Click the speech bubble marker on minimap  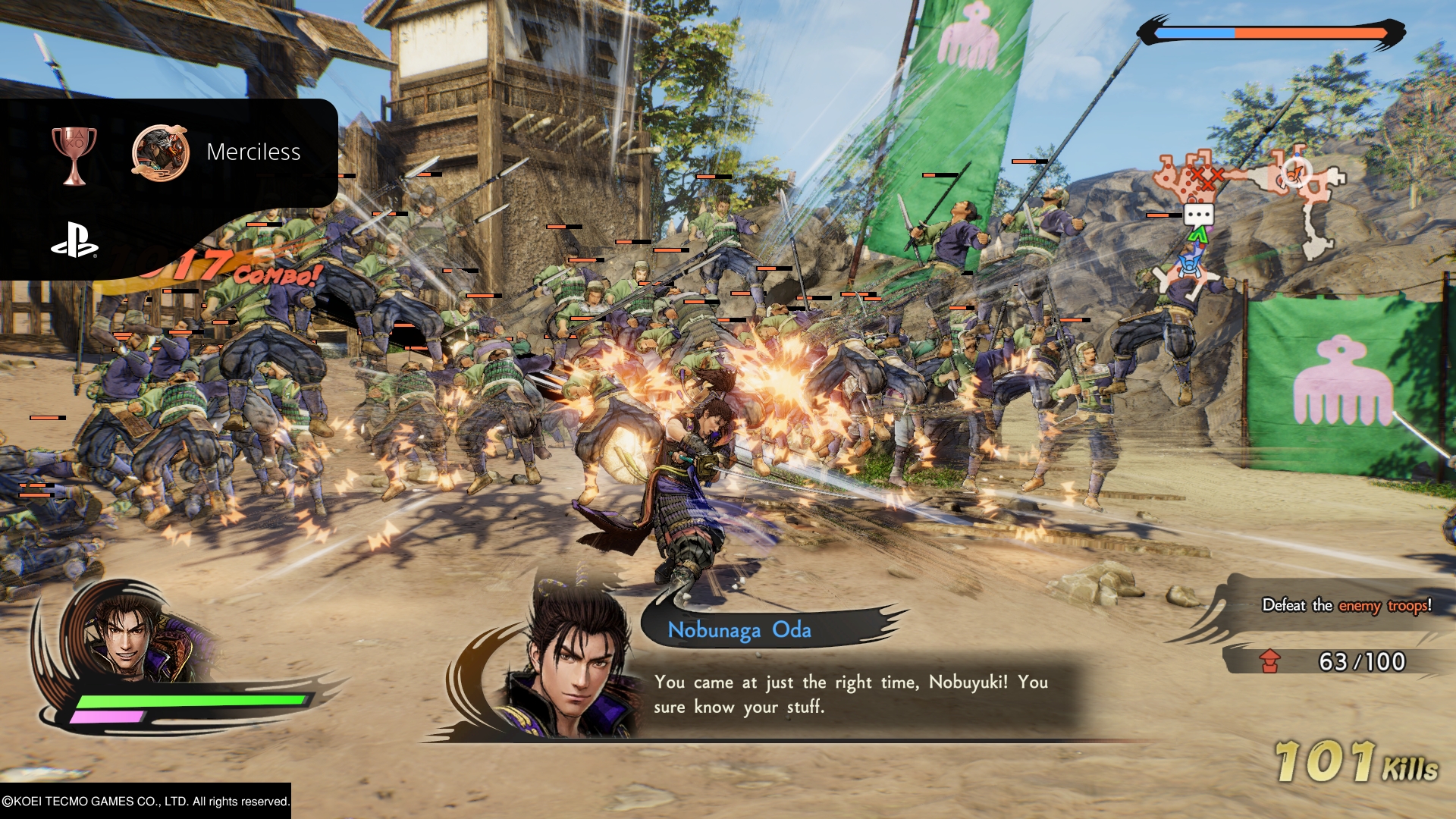tap(1198, 215)
